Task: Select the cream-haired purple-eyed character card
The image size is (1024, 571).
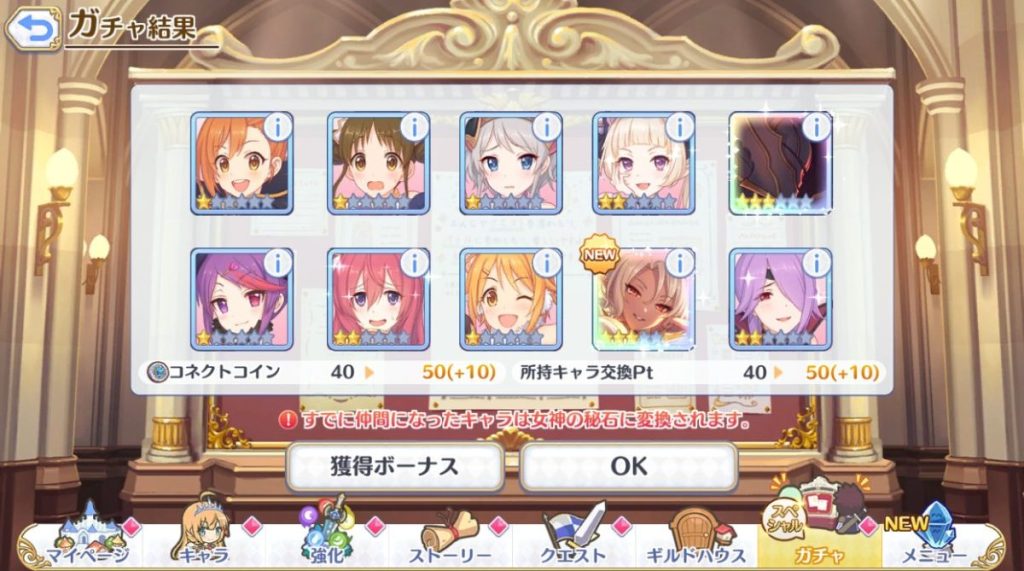Action: [x=642, y=163]
